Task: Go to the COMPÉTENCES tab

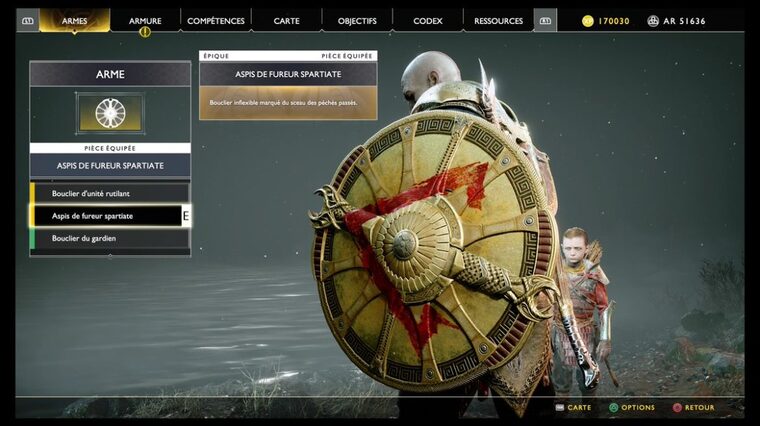Action: point(216,20)
